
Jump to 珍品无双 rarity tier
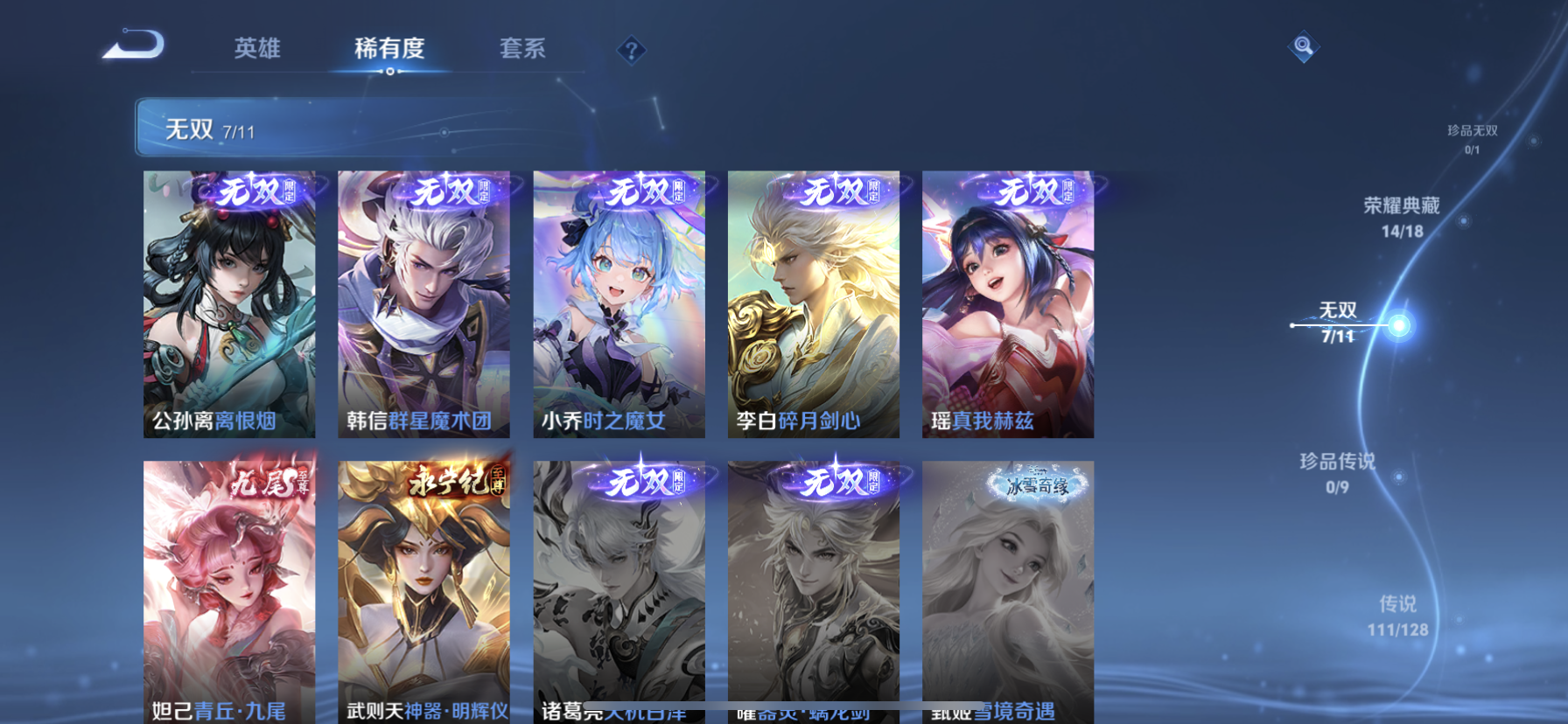1472,138
